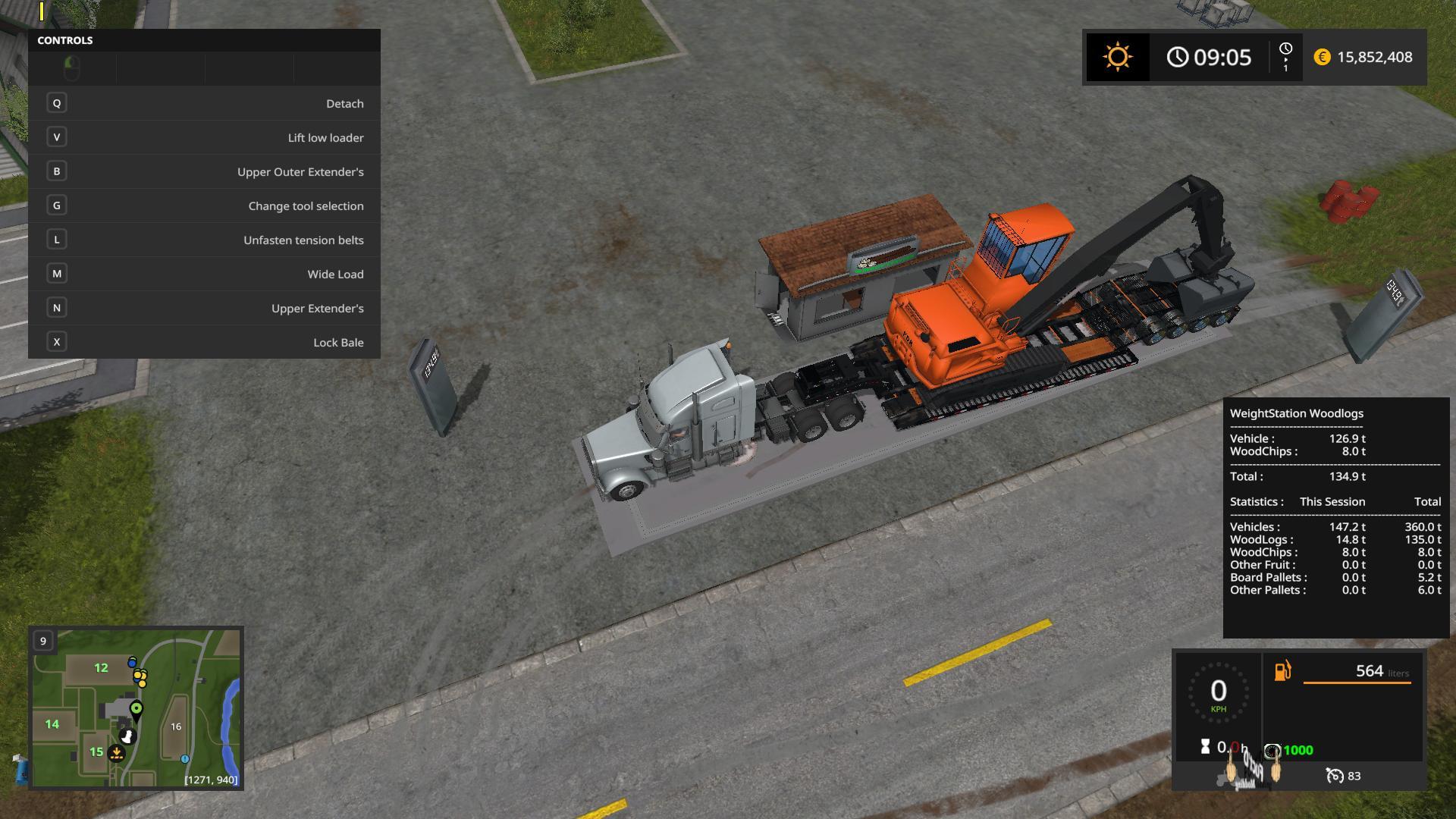Click field 12 on the minimap
The image size is (1456, 819).
tap(101, 668)
